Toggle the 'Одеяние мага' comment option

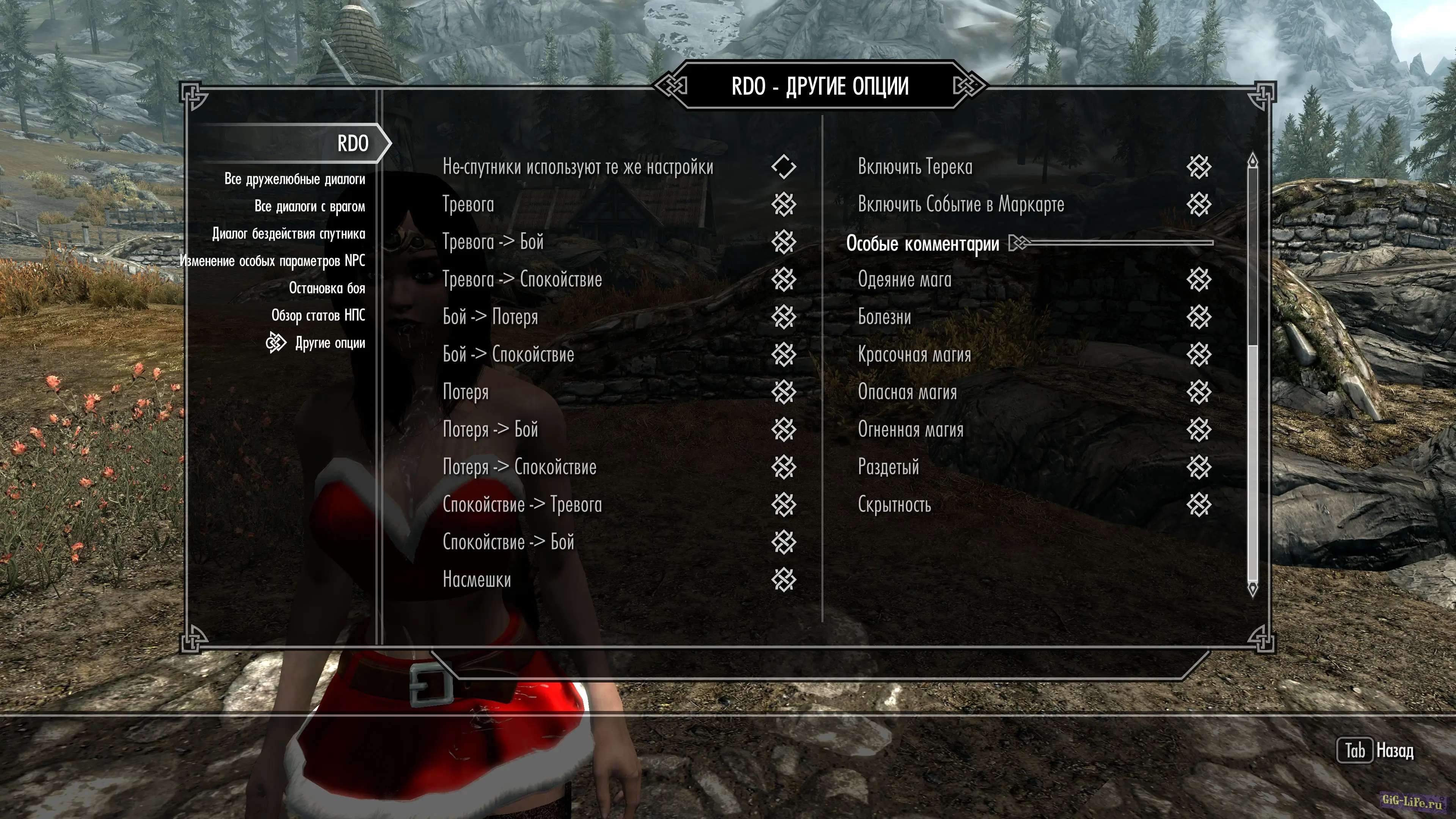(1198, 279)
